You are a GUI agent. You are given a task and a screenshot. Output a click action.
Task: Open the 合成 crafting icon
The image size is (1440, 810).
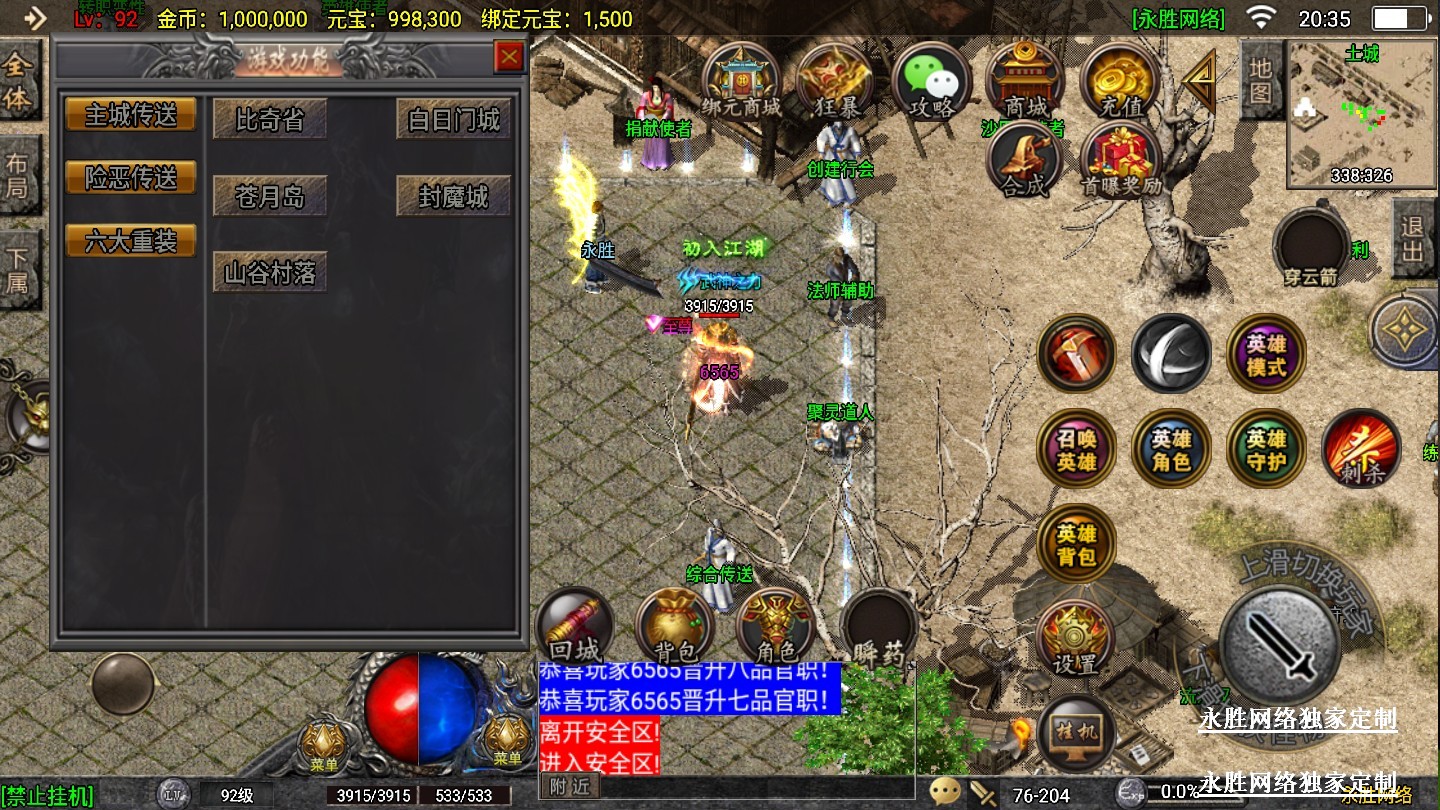(x=1024, y=160)
